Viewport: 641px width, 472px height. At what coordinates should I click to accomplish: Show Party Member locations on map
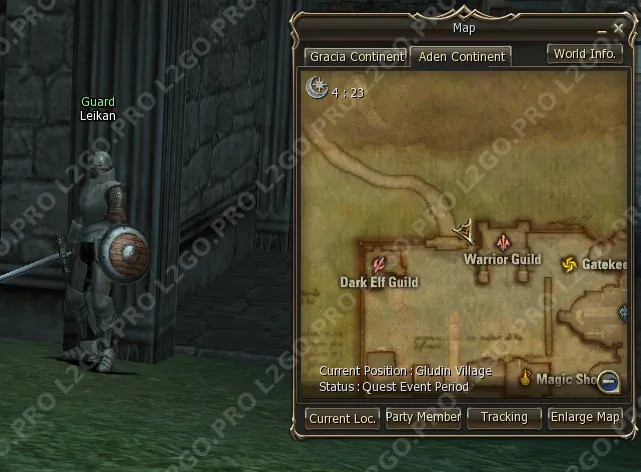pos(423,417)
